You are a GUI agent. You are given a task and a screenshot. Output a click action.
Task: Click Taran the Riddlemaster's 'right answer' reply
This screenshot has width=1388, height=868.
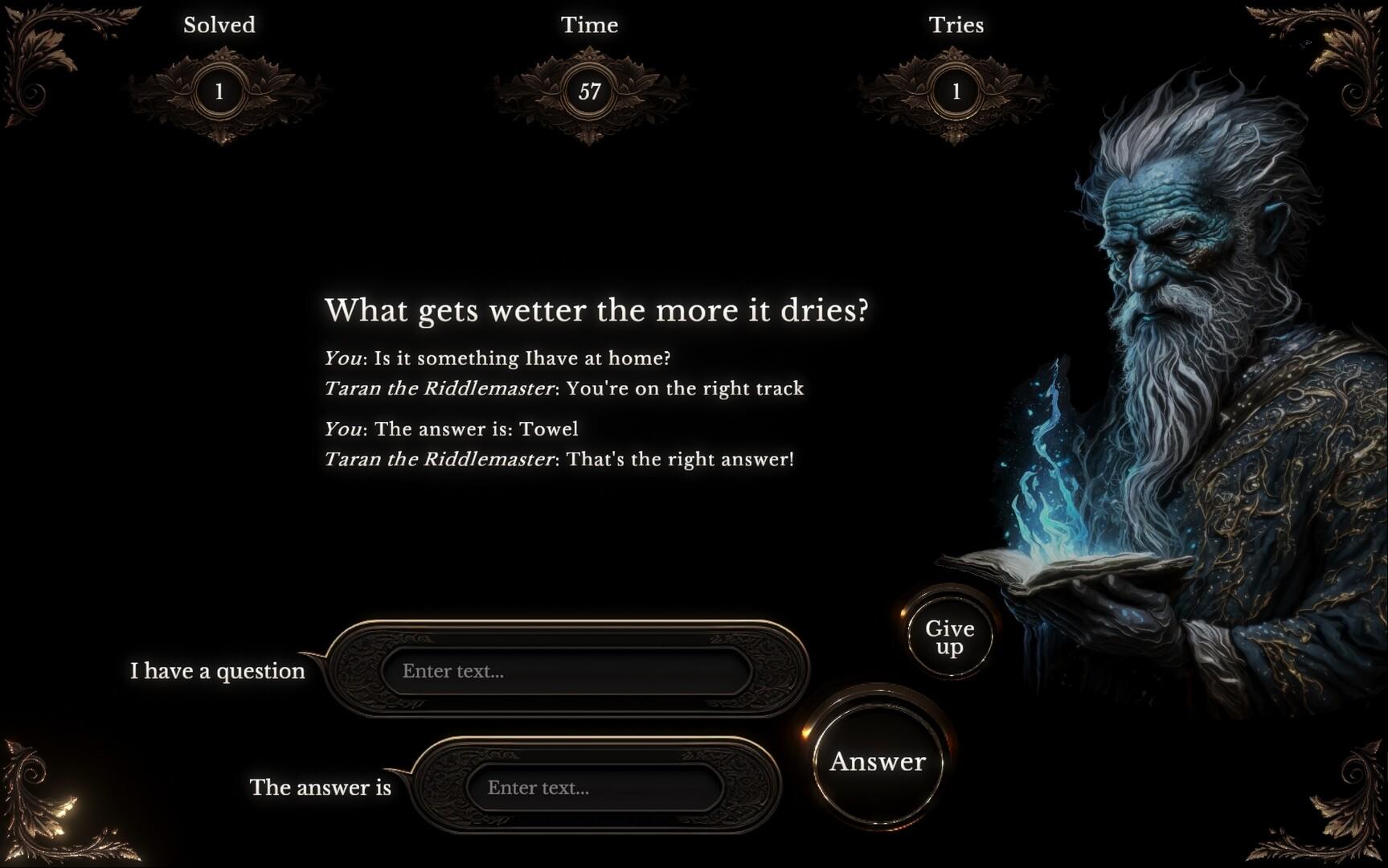click(559, 459)
